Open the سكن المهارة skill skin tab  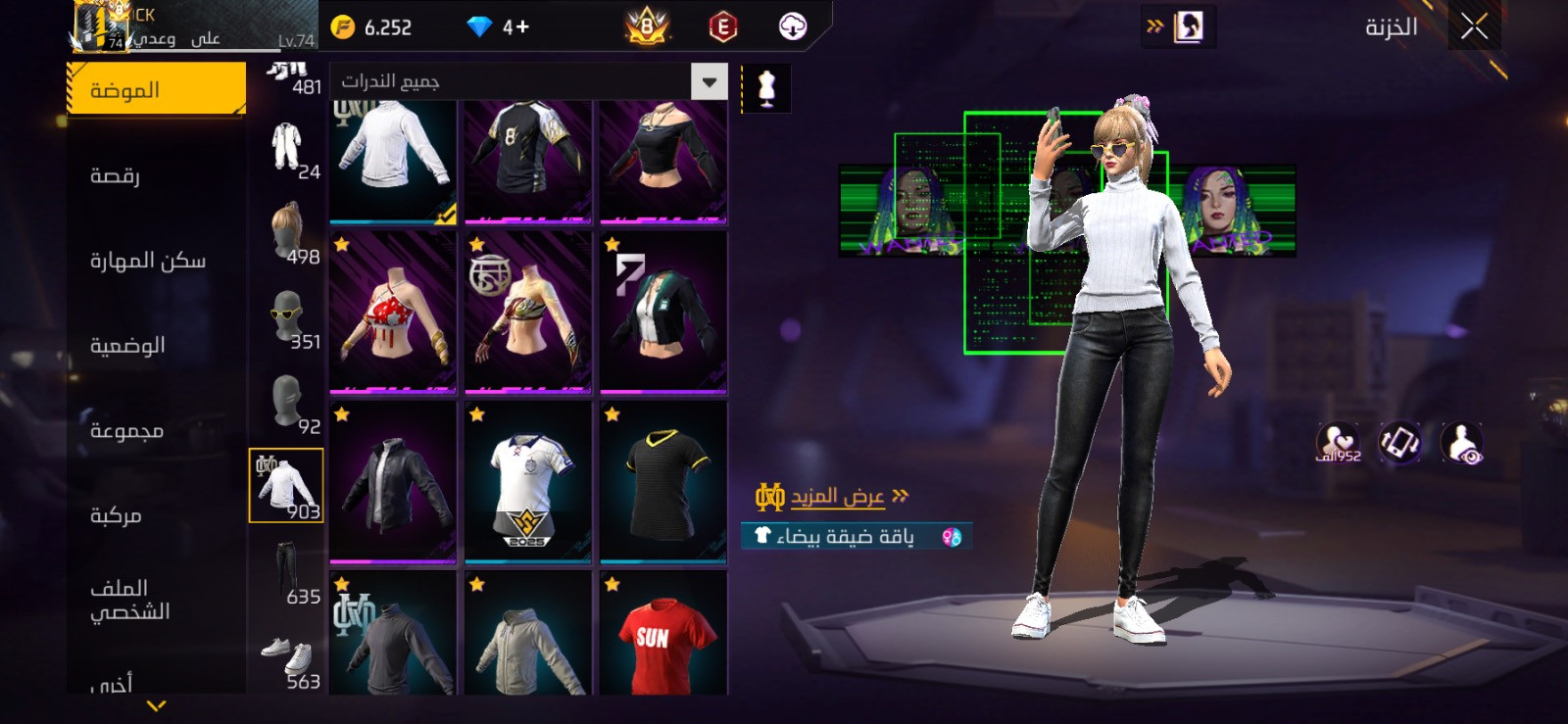click(148, 261)
